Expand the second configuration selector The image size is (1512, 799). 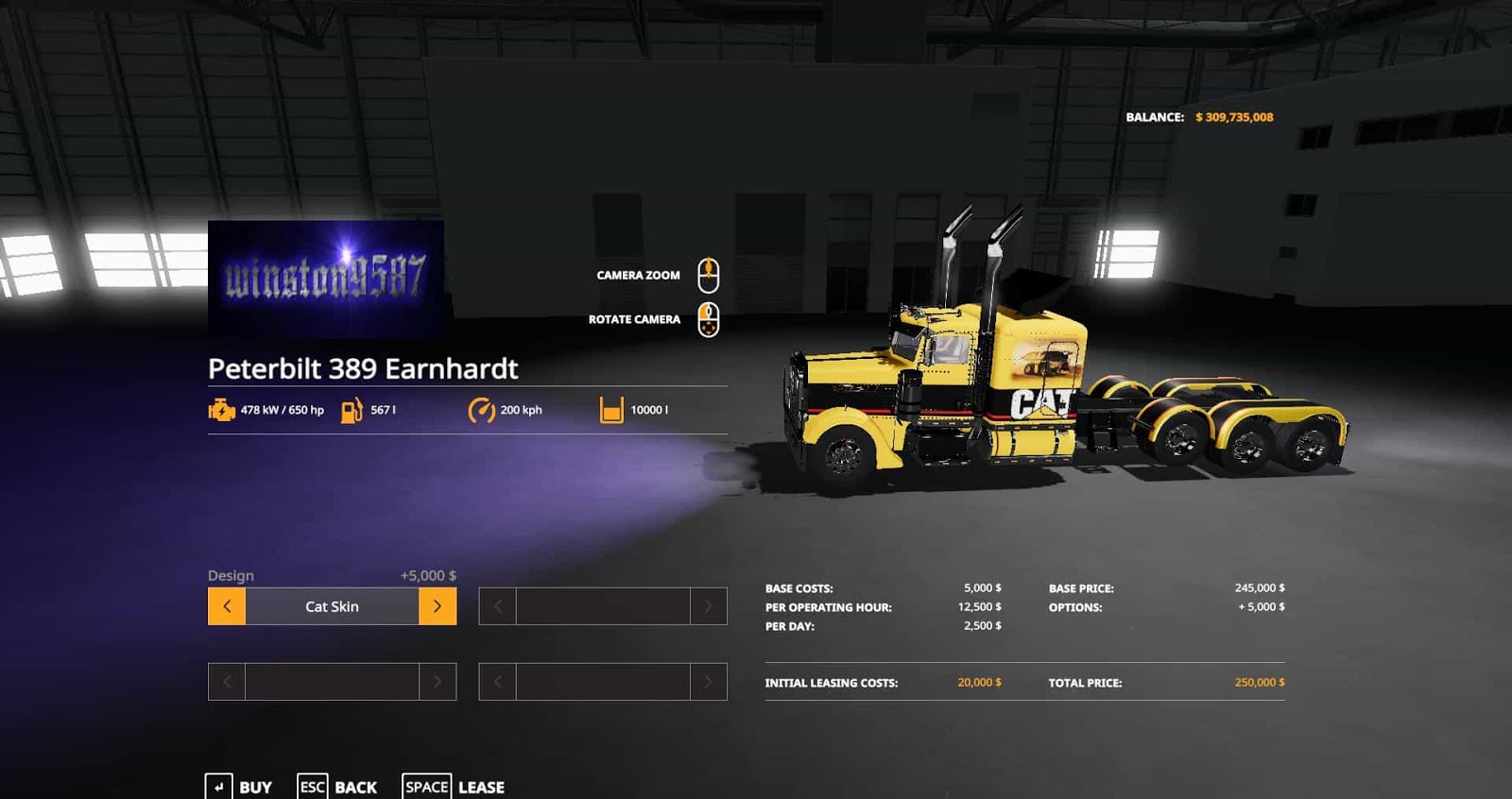(602, 606)
